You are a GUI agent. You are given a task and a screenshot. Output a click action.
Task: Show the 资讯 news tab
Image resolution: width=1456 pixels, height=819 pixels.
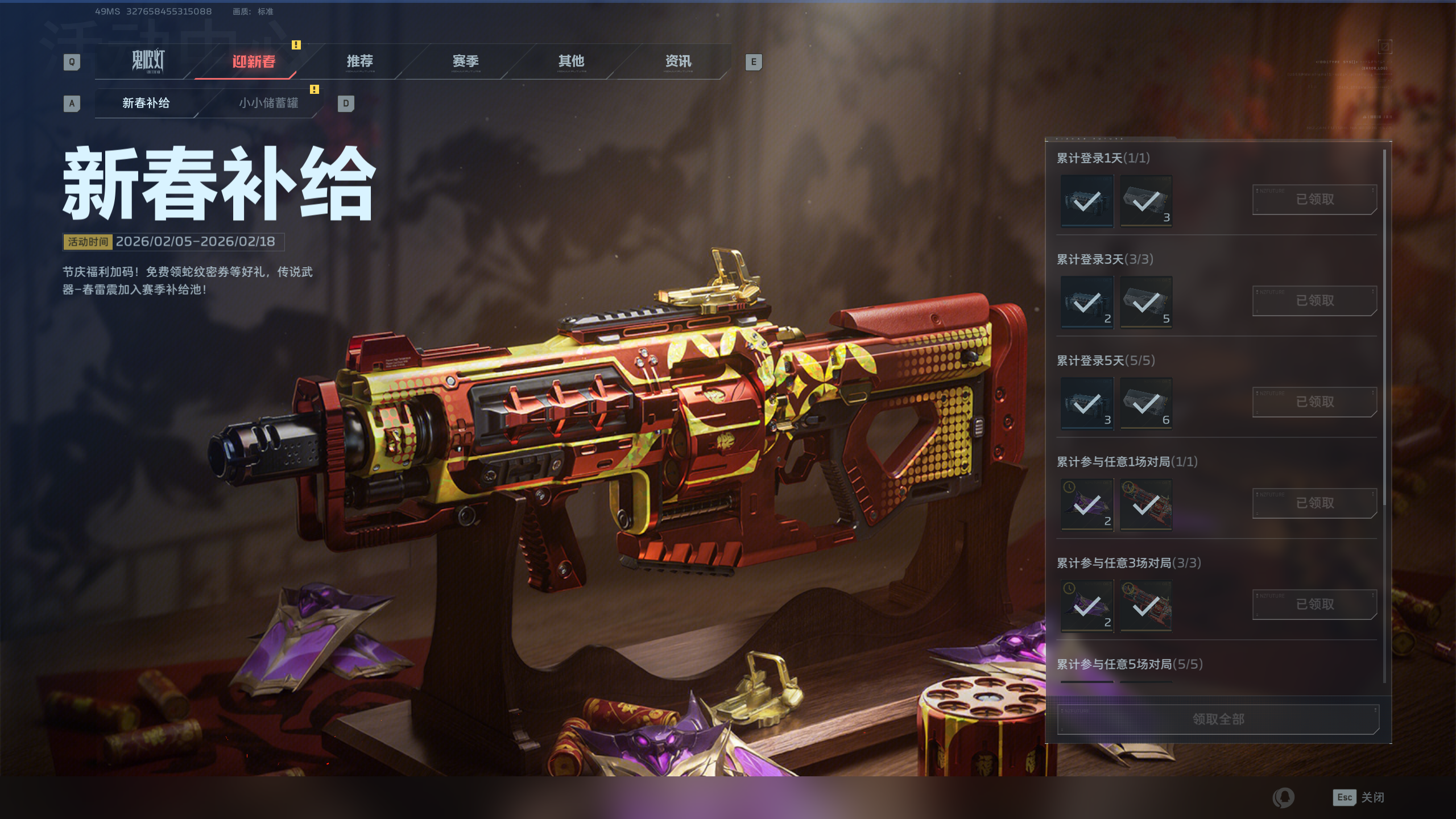pos(678,61)
